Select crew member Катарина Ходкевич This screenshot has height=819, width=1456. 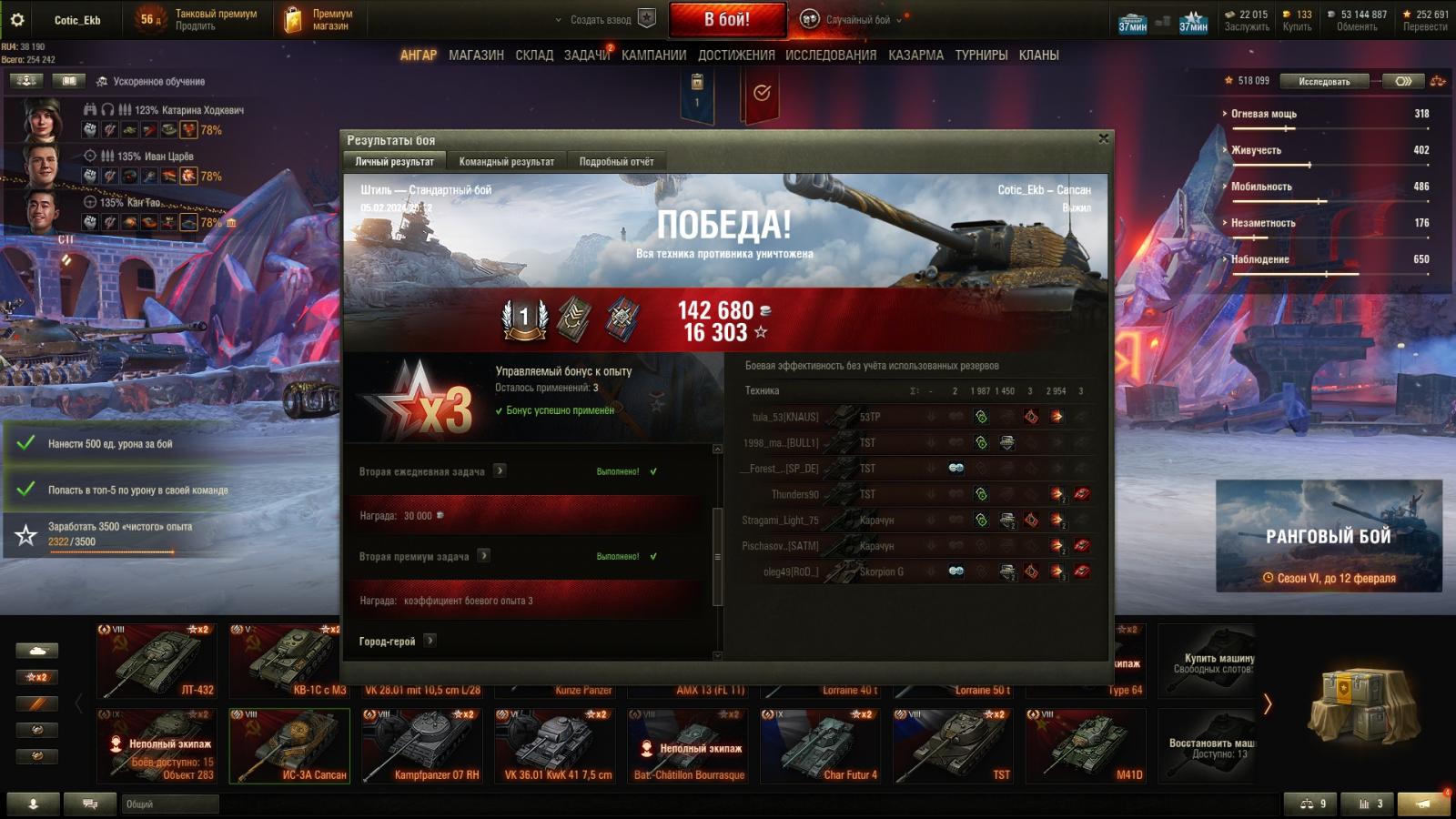point(42,119)
